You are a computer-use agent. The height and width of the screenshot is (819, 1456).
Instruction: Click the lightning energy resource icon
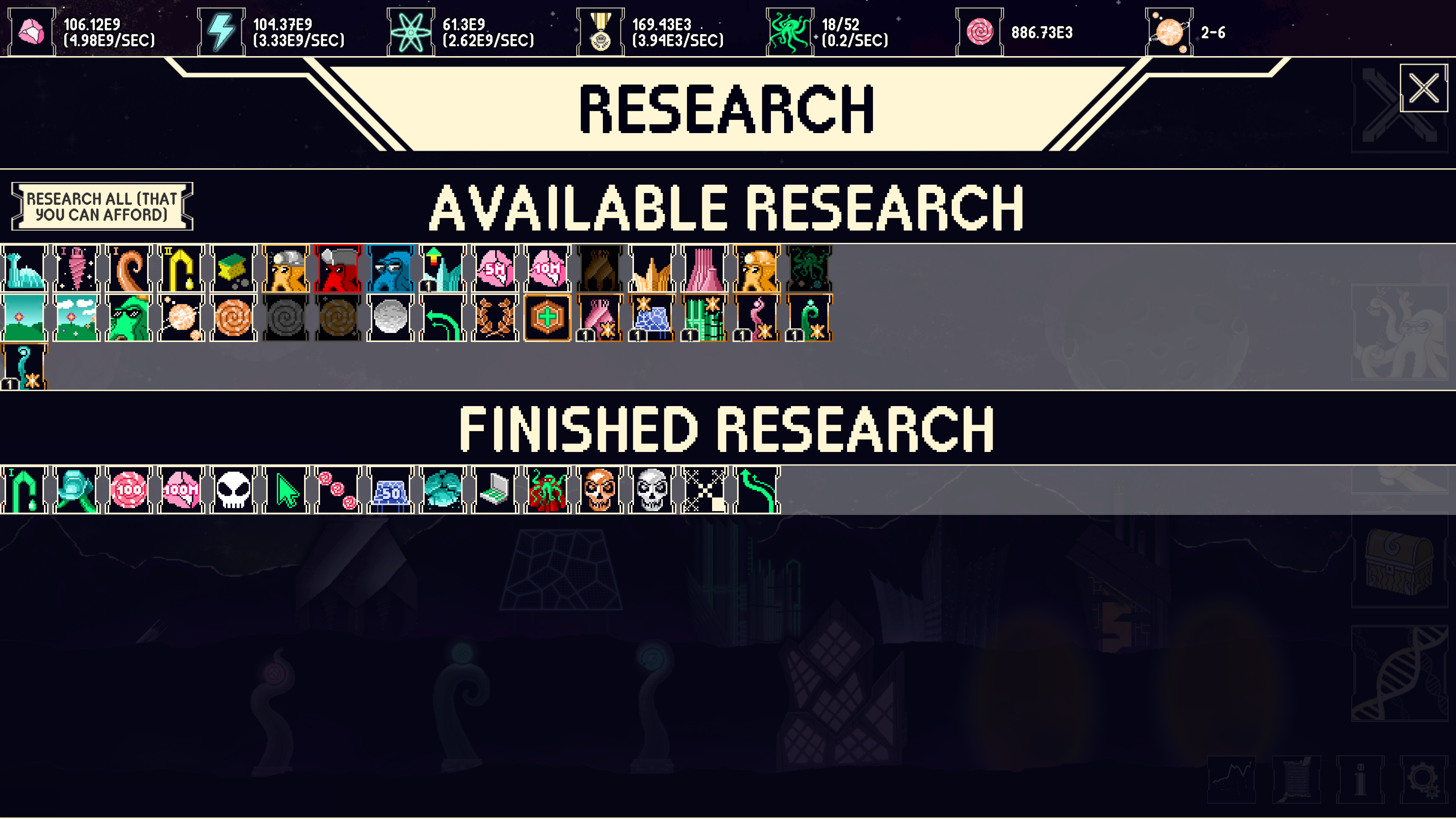(220, 31)
